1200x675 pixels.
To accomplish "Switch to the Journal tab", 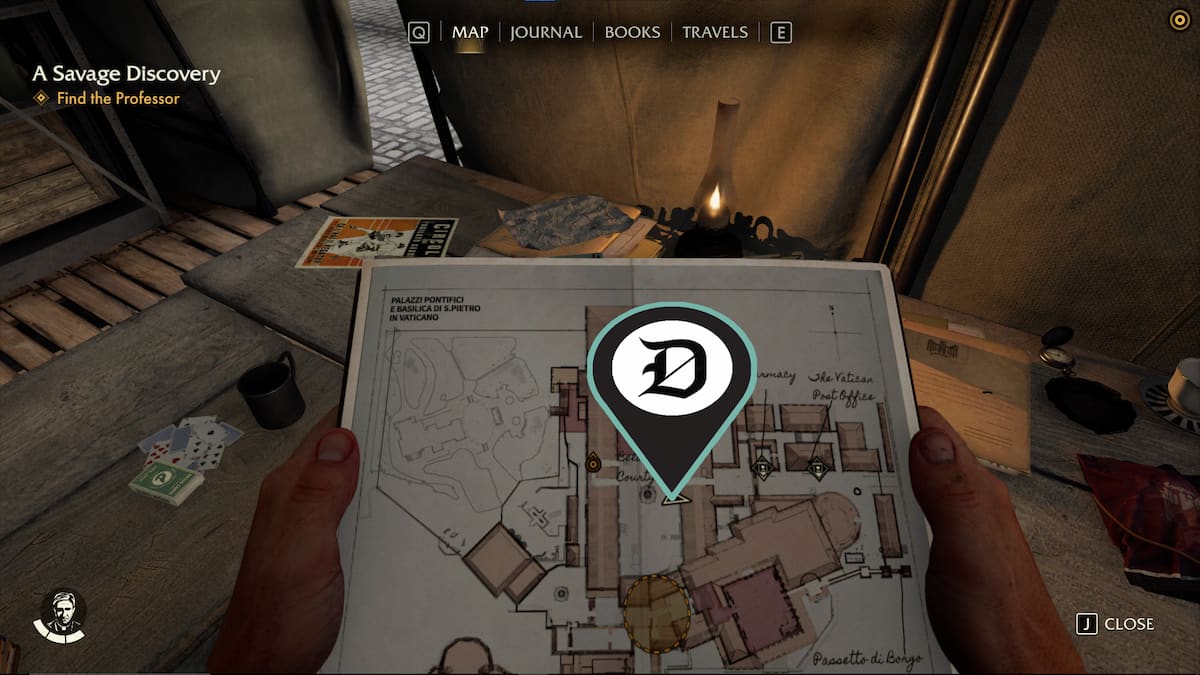I will (545, 32).
